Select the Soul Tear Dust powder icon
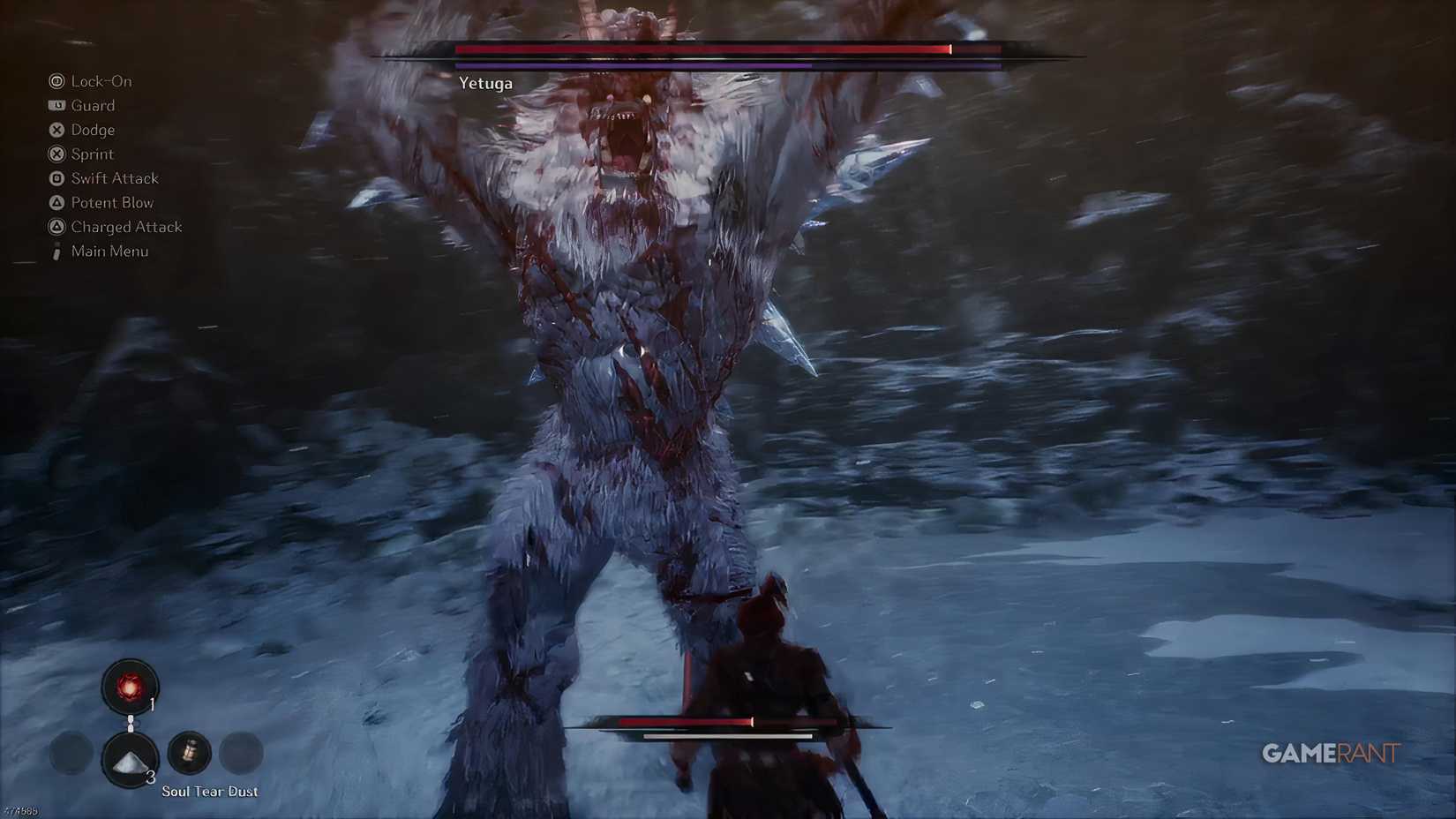The height and width of the screenshot is (819, 1456). click(129, 759)
